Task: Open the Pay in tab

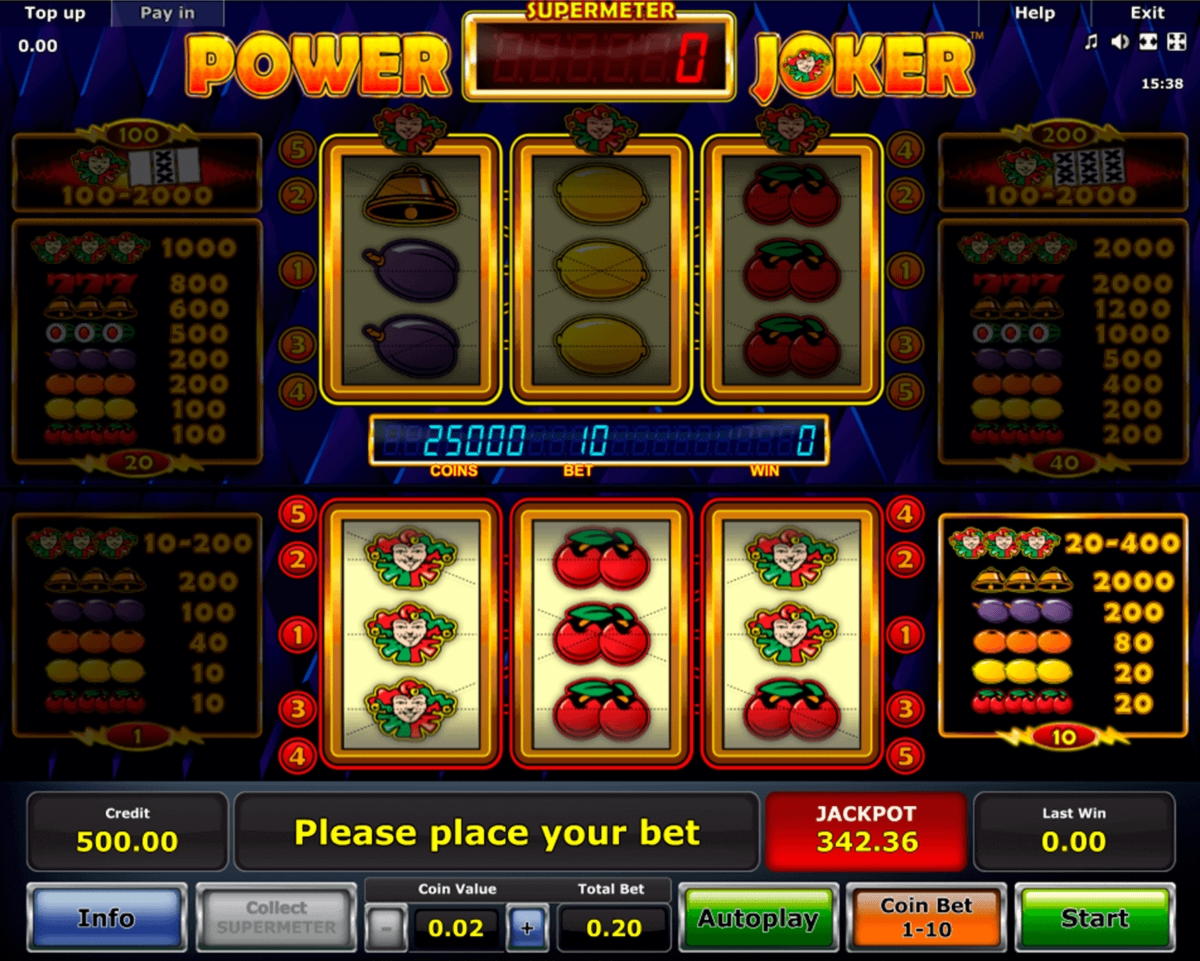Action: tap(167, 13)
